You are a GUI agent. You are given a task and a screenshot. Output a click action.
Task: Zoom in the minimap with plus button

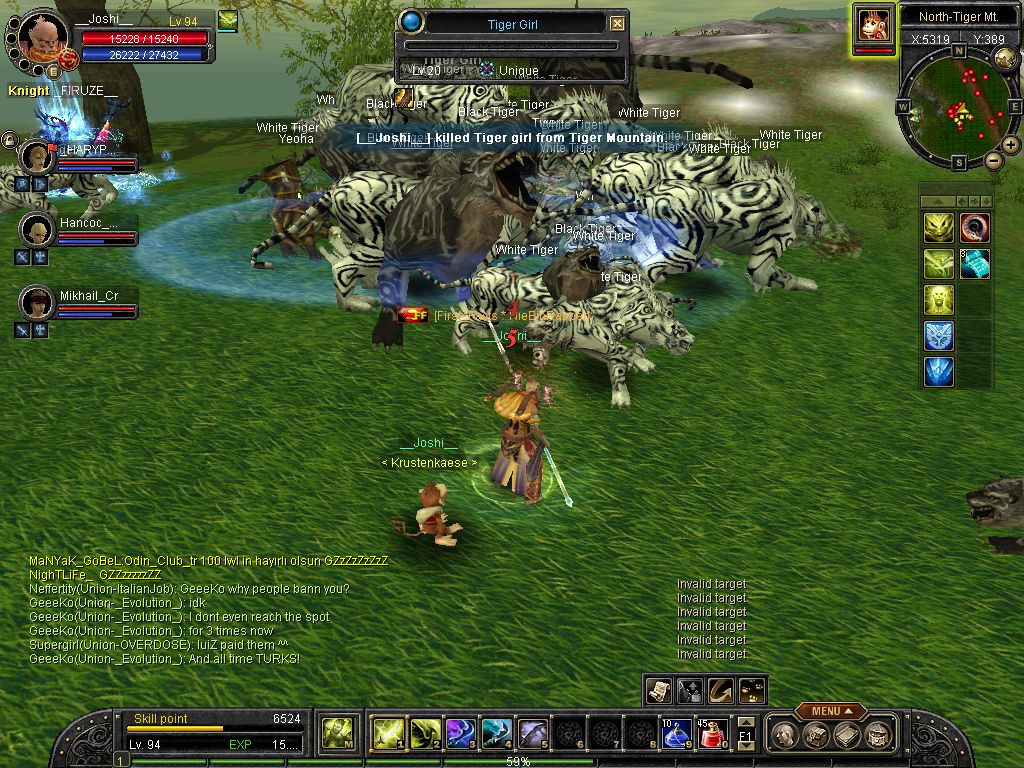[x=1011, y=145]
